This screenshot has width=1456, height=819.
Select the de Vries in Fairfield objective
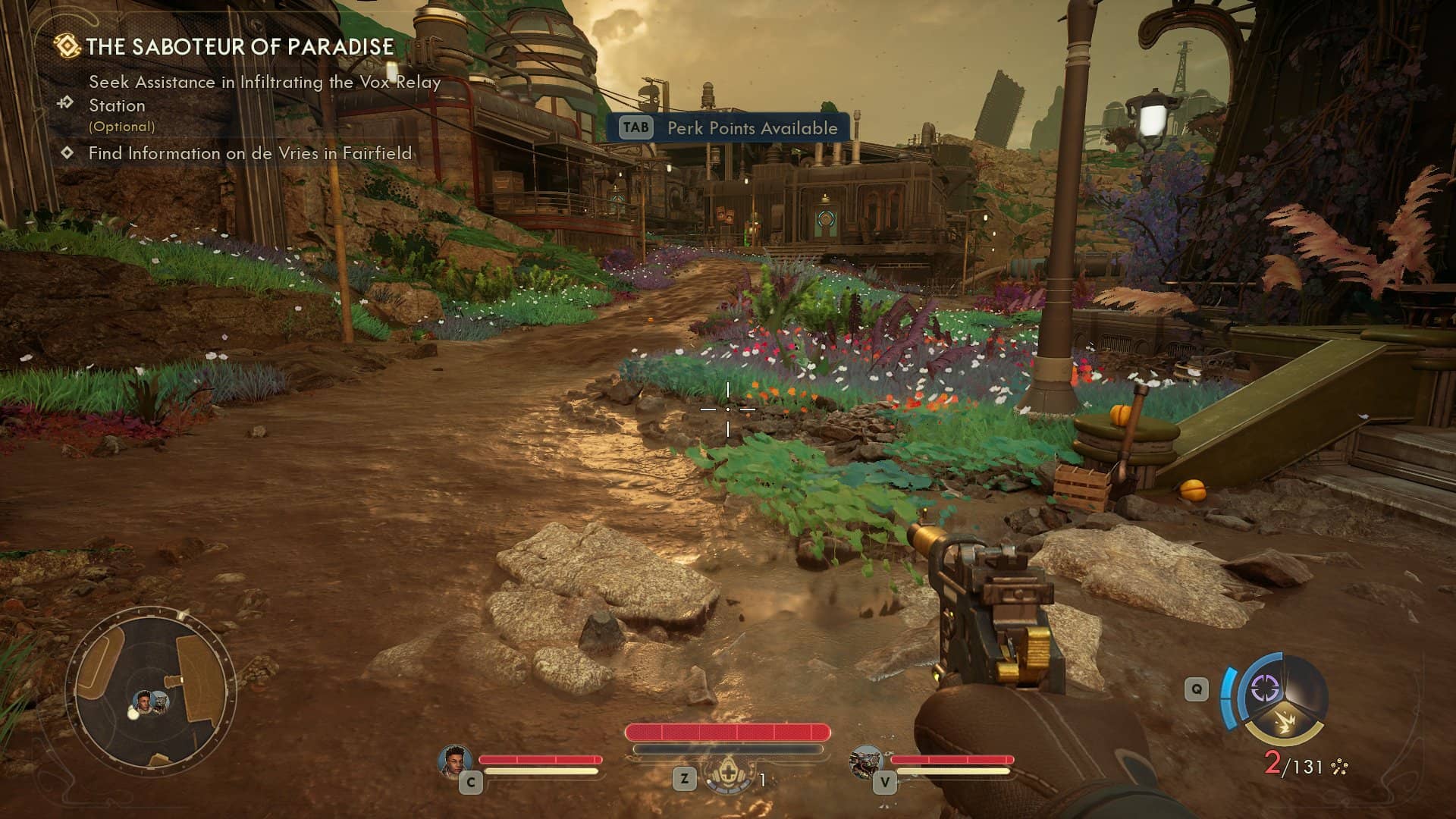249,153
